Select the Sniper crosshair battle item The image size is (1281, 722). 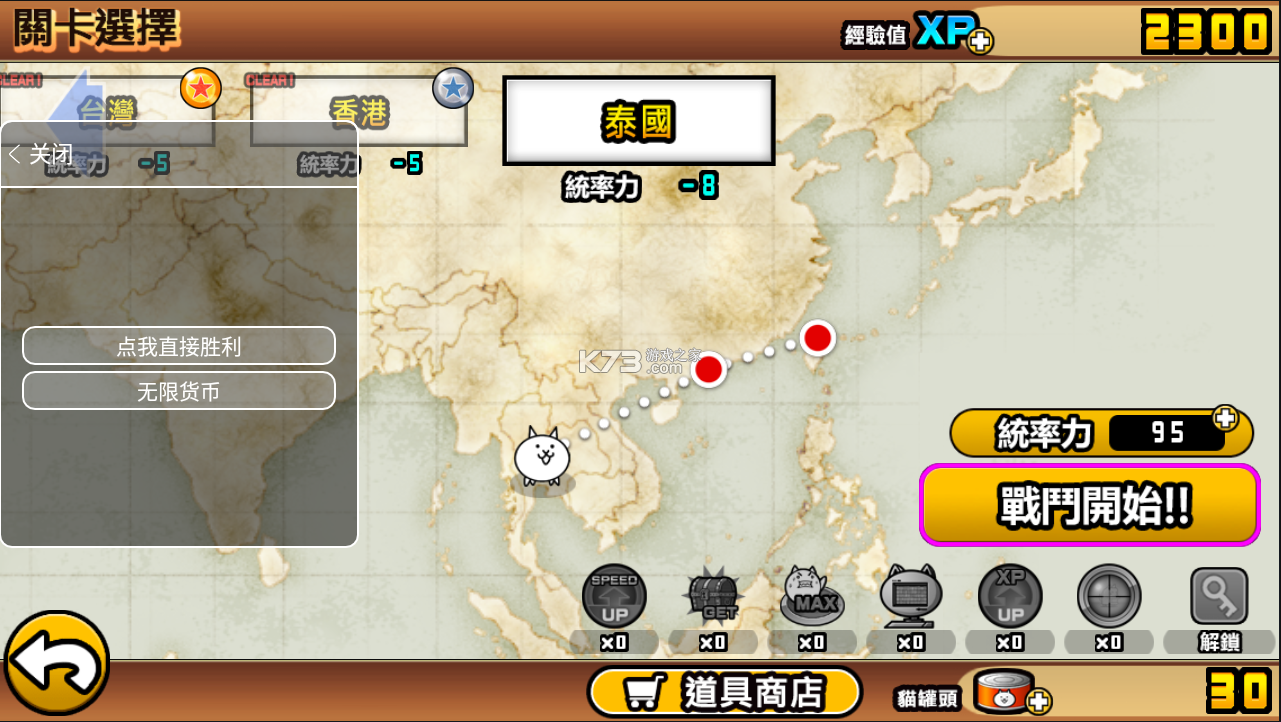1109,597
